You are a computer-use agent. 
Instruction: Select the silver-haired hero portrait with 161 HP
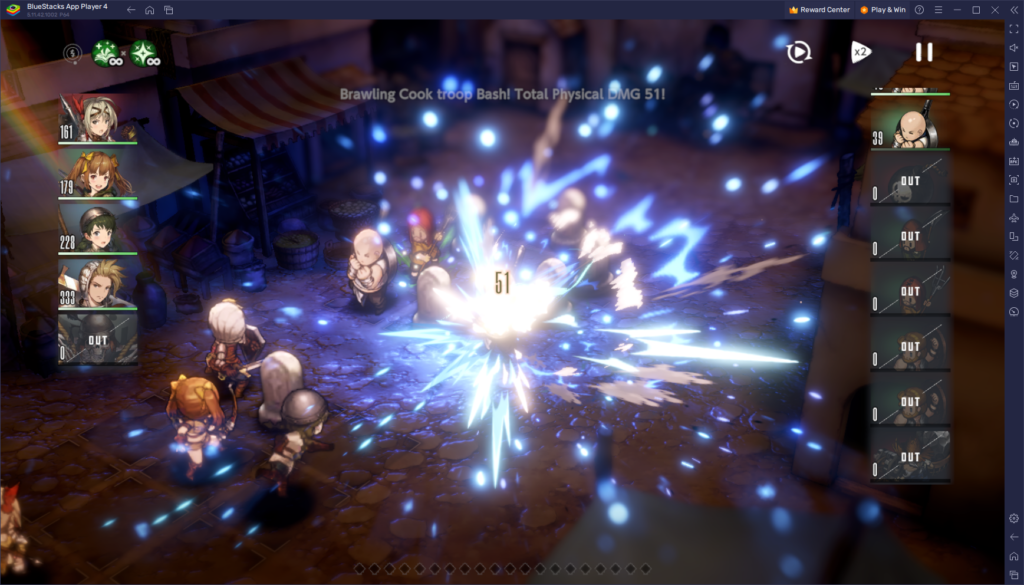[x=98, y=119]
